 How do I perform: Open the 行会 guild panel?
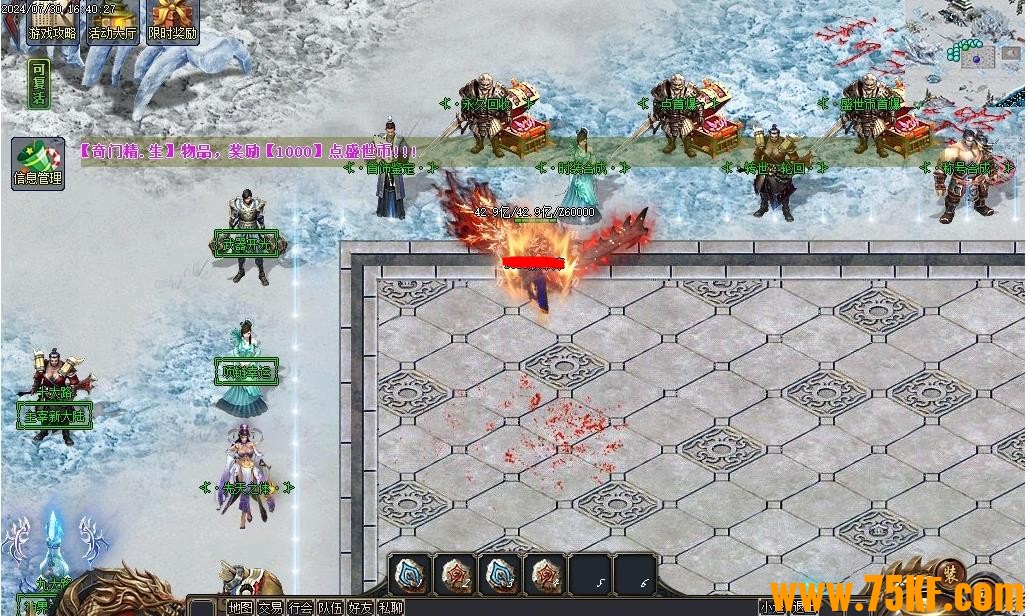300,607
